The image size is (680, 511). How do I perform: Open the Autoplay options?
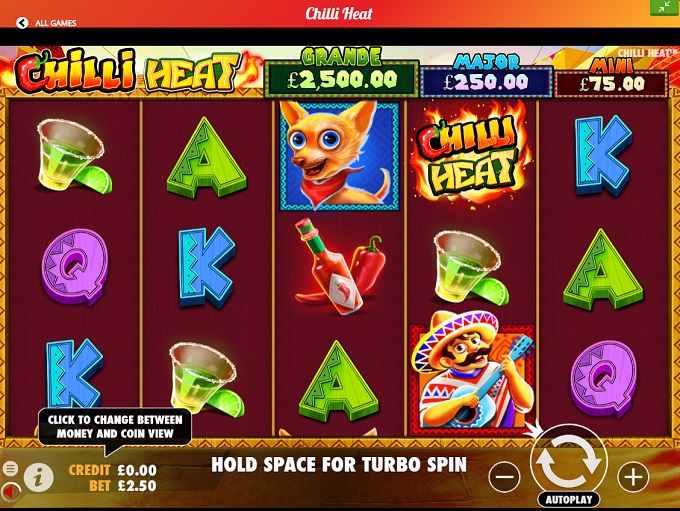[x=568, y=499]
